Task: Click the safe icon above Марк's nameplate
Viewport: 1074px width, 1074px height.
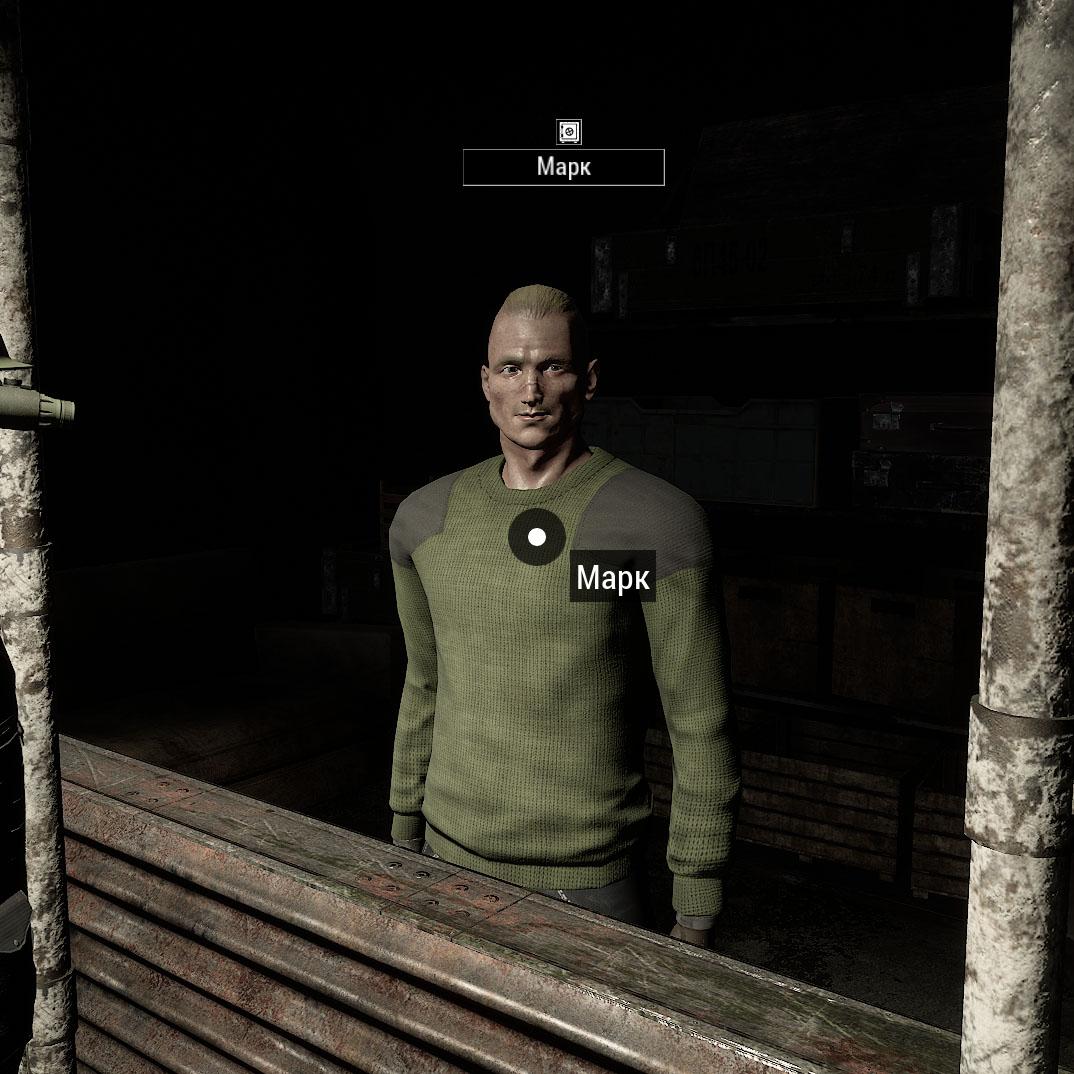Action: [568, 131]
